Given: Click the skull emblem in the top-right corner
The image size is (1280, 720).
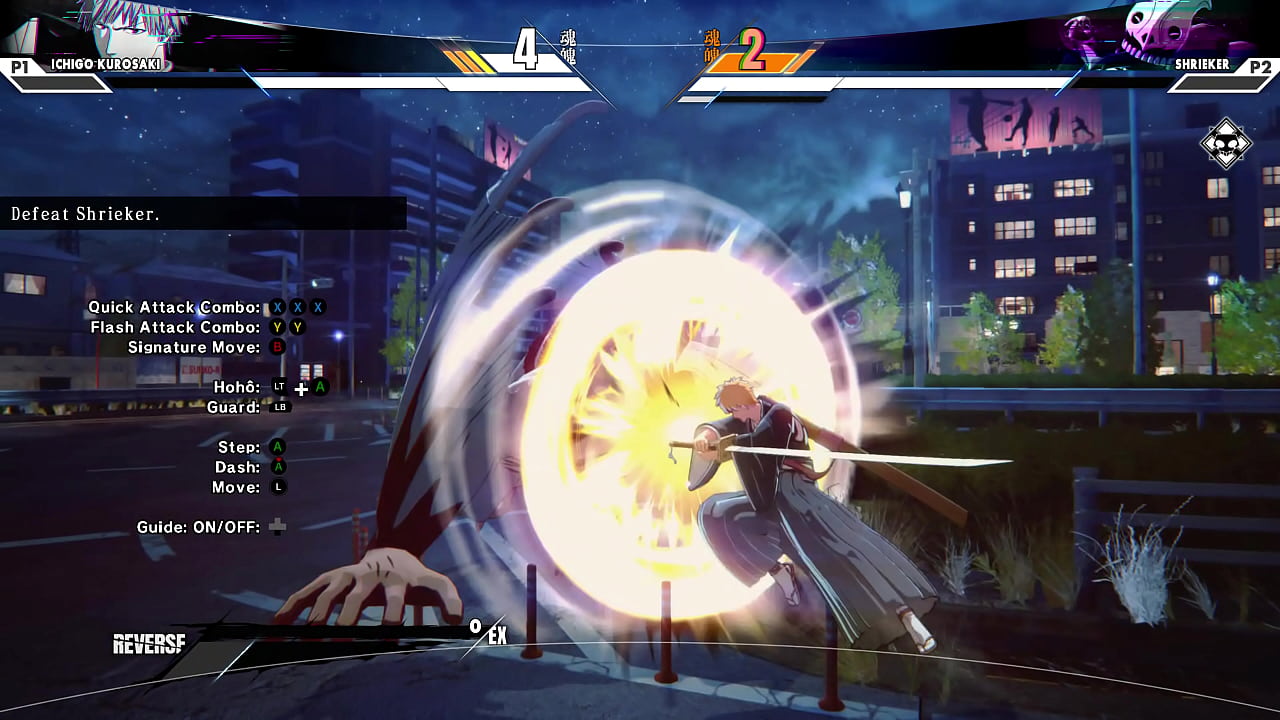Looking at the screenshot, I should [1227, 143].
